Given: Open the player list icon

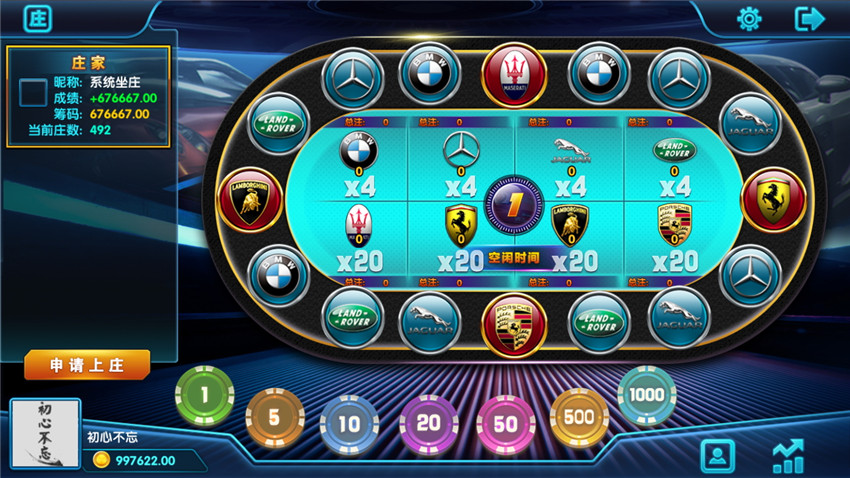Looking at the screenshot, I should click(717, 456).
